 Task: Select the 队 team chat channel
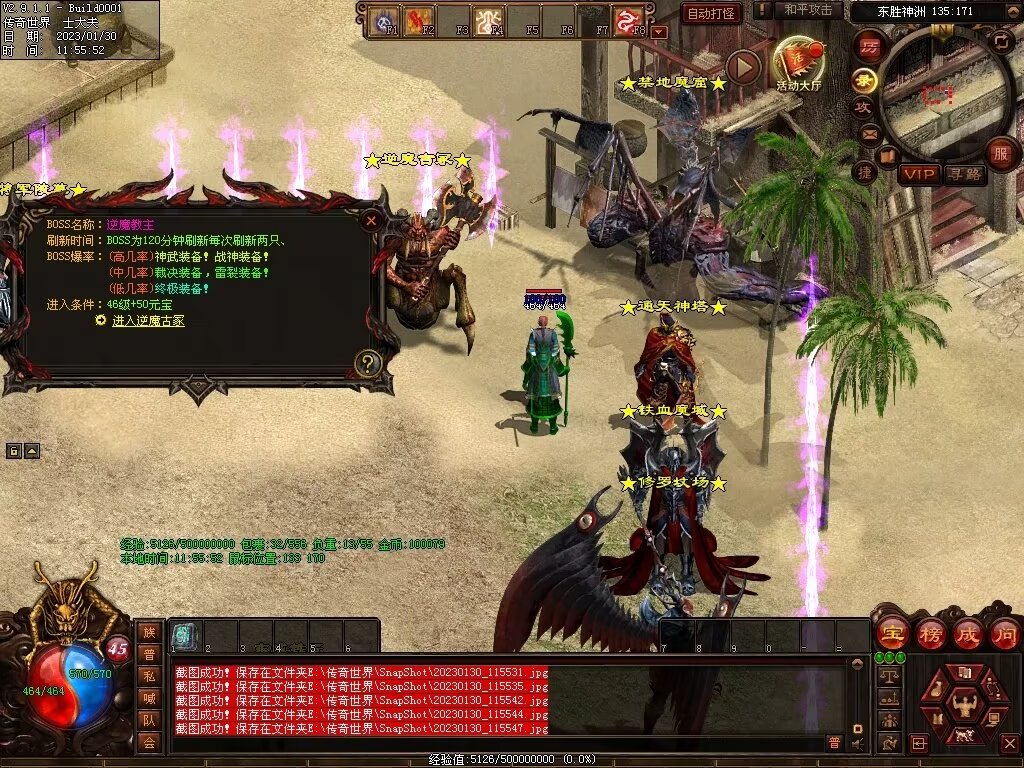click(149, 720)
